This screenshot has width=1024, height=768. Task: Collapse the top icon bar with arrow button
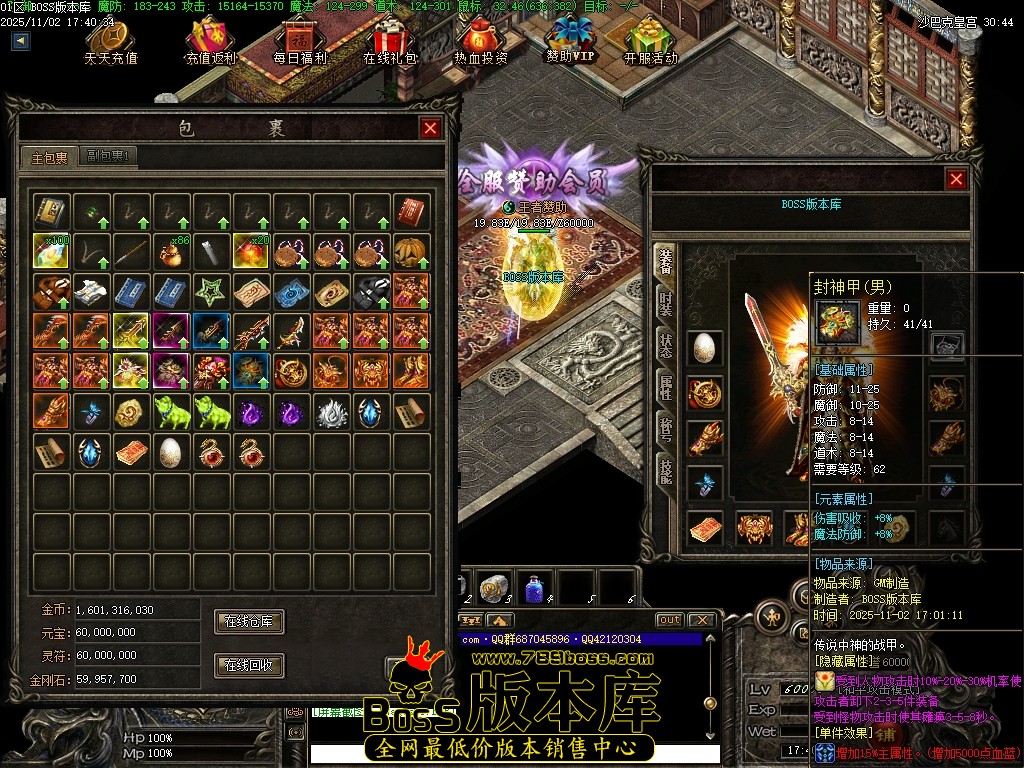pyautogui.click(x=21, y=41)
